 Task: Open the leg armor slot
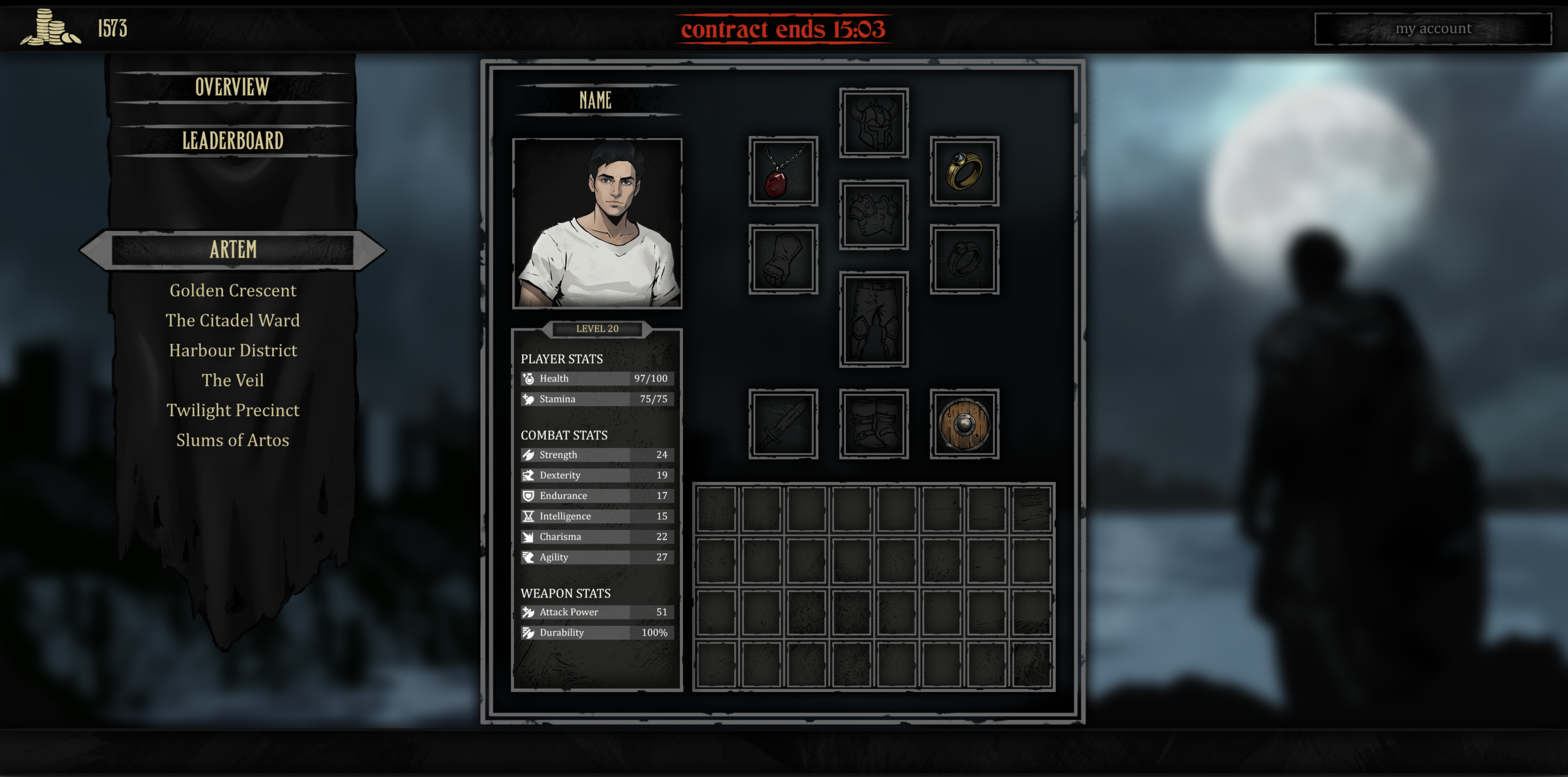pyautogui.click(x=873, y=319)
